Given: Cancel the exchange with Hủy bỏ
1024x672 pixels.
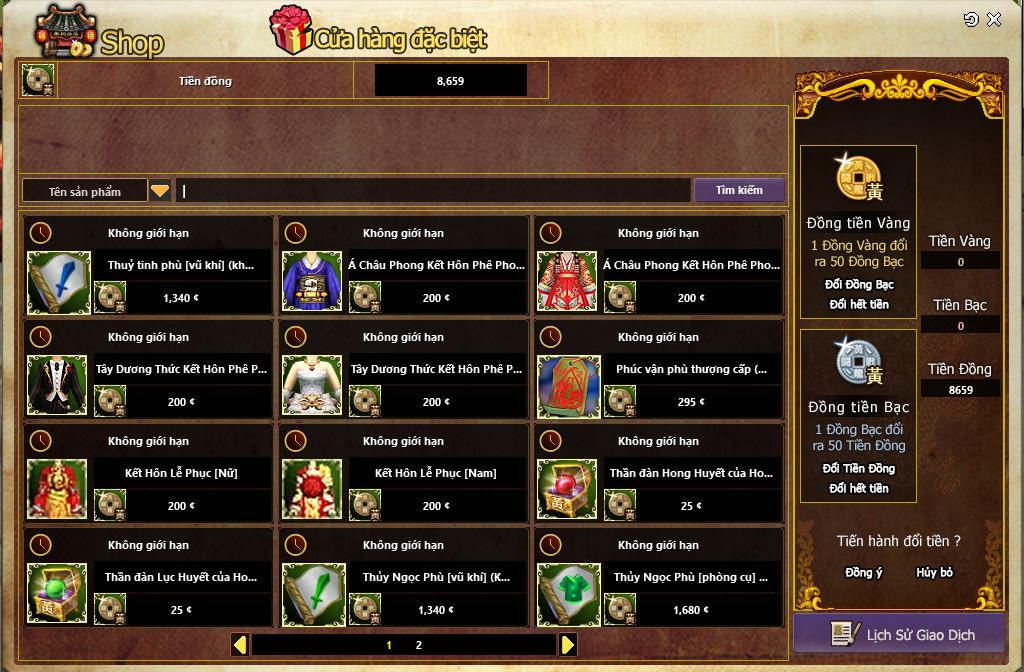Looking at the screenshot, I should point(934,573).
